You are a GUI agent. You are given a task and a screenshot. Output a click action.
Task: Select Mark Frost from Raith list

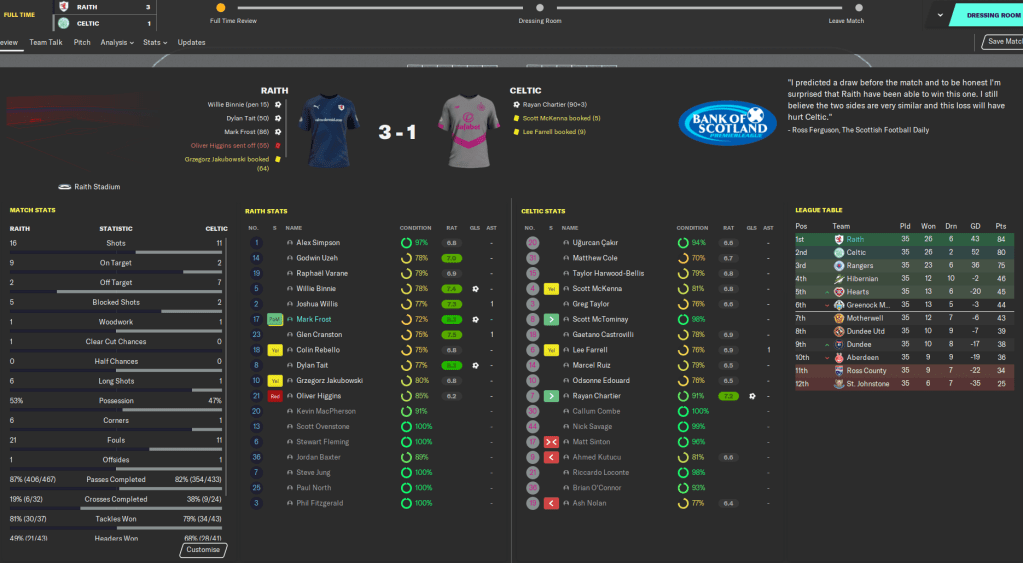(314, 319)
